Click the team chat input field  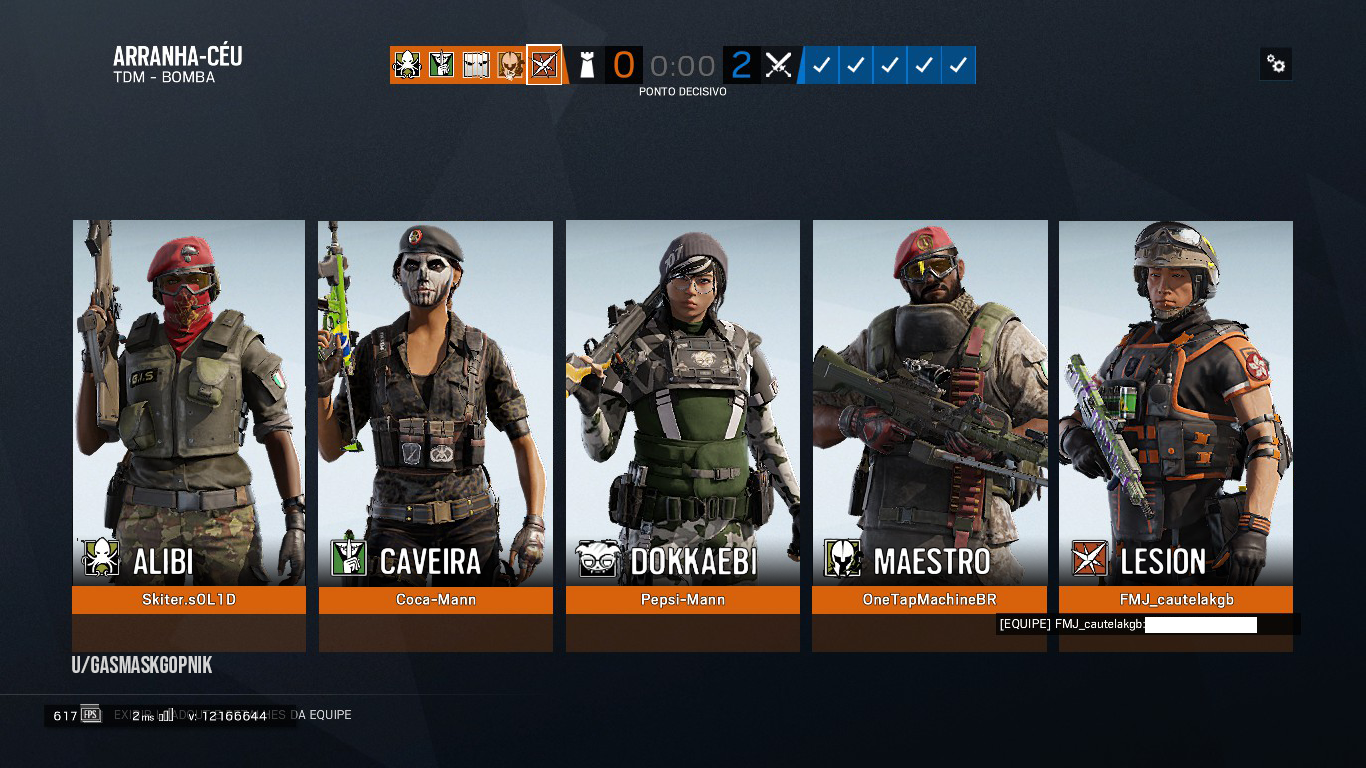tap(1201, 624)
